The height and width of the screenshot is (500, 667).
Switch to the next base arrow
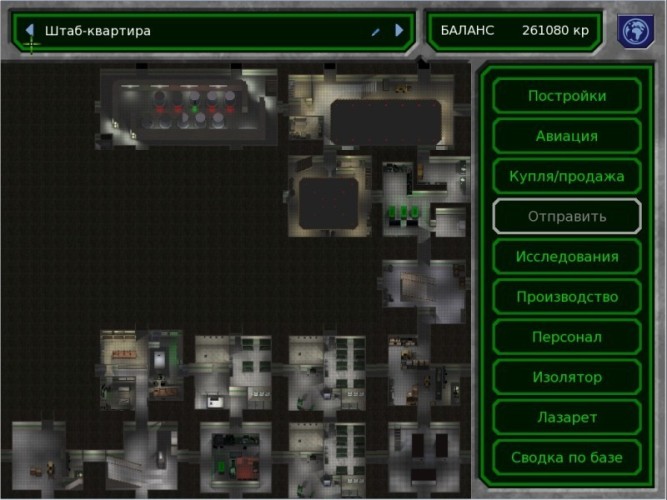pyautogui.click(x=399, y=31)
